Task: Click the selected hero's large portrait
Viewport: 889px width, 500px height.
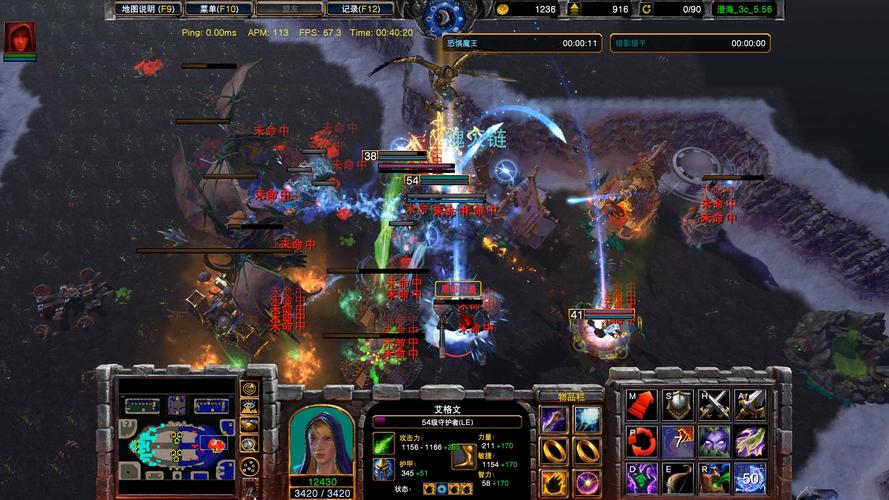Action: (321, 441)
